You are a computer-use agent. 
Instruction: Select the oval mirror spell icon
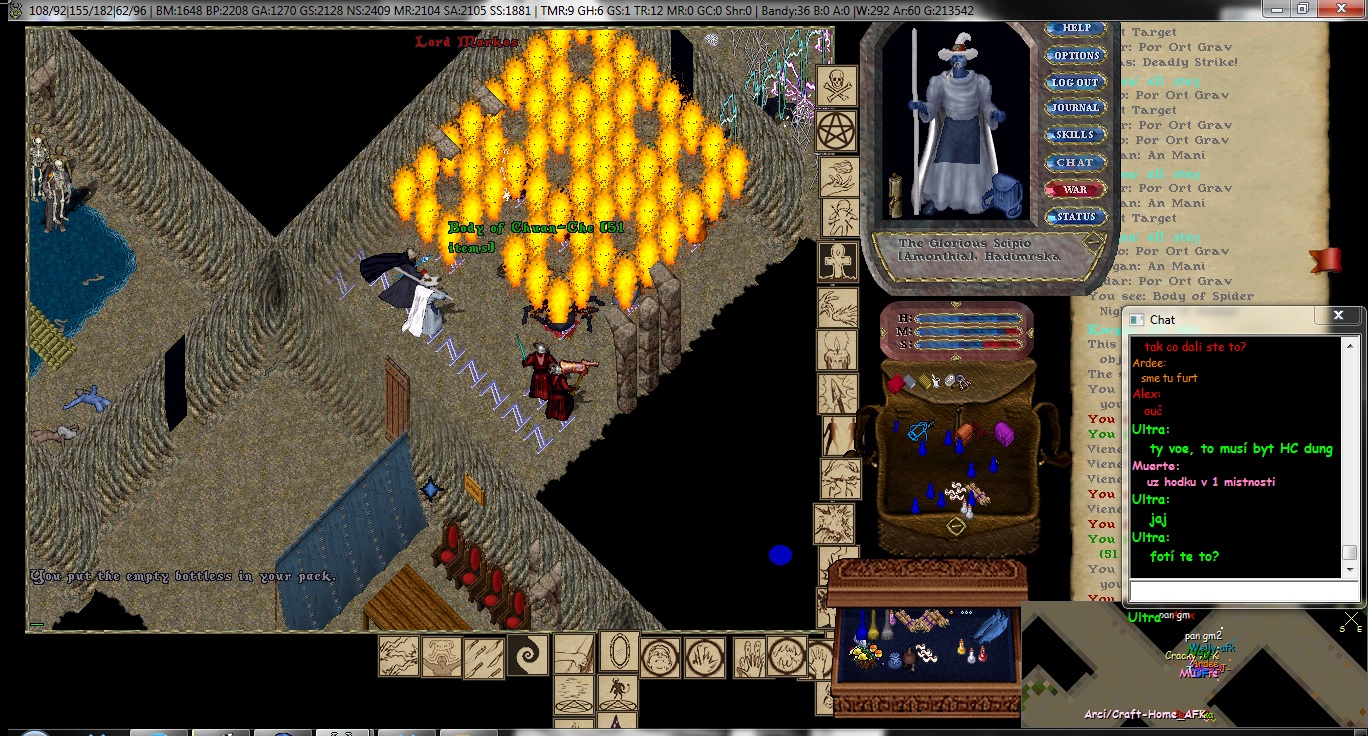[619, 652]
